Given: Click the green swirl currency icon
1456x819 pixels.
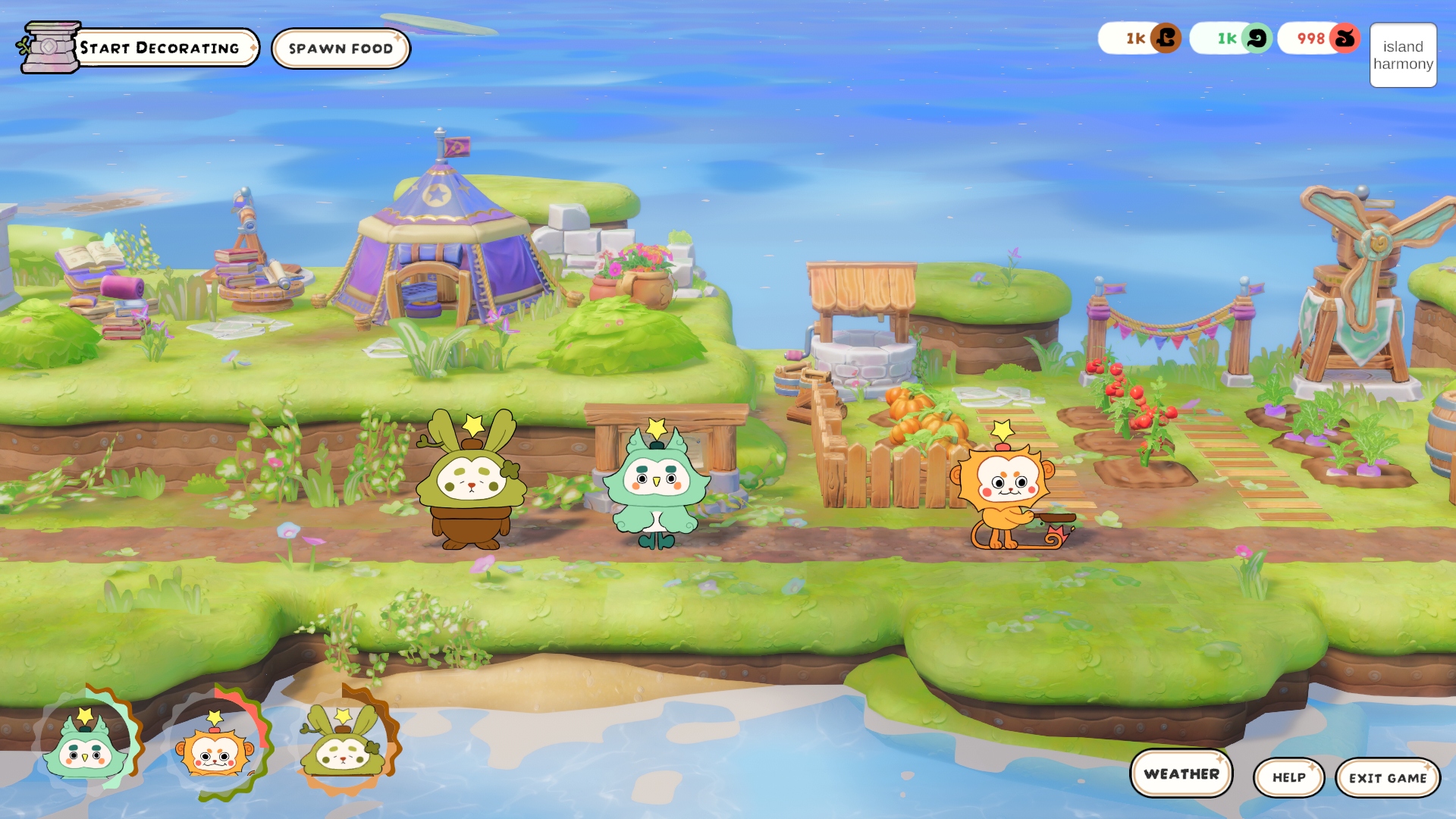Looking at the screenshot, I should click(x=1257, y=38).
